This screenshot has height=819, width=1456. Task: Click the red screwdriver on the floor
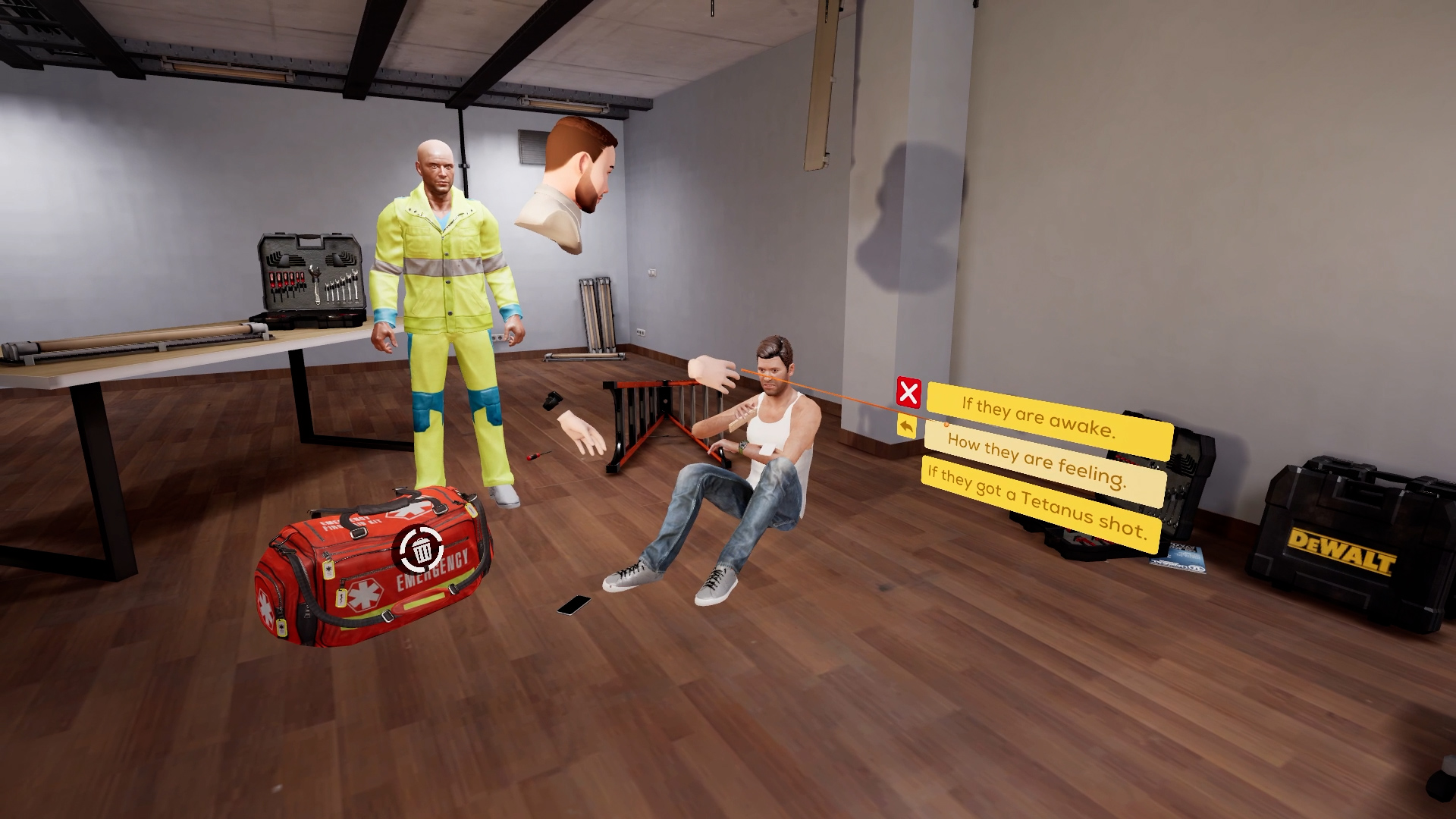click(535, 456)
